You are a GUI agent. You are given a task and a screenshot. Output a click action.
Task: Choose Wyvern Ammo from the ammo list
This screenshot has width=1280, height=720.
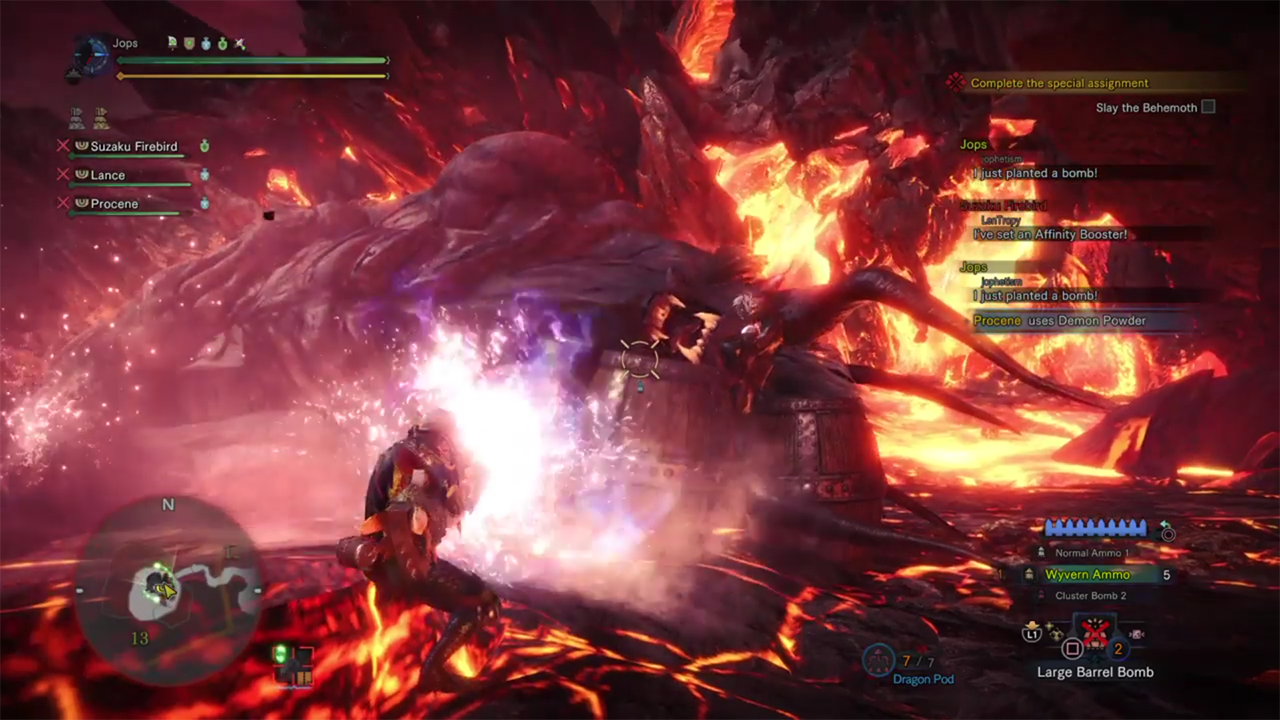coord(1088,575)
